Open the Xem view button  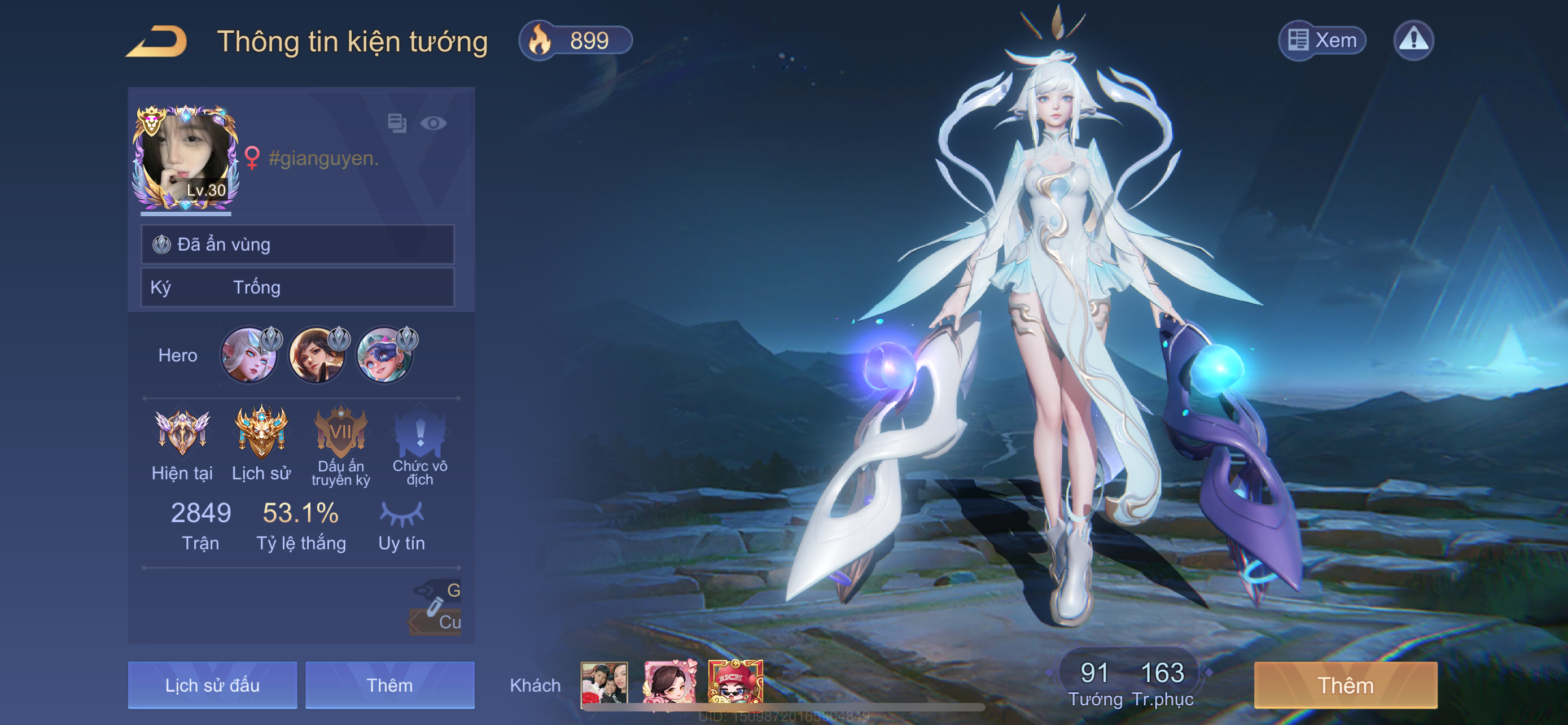[1322, 41]
